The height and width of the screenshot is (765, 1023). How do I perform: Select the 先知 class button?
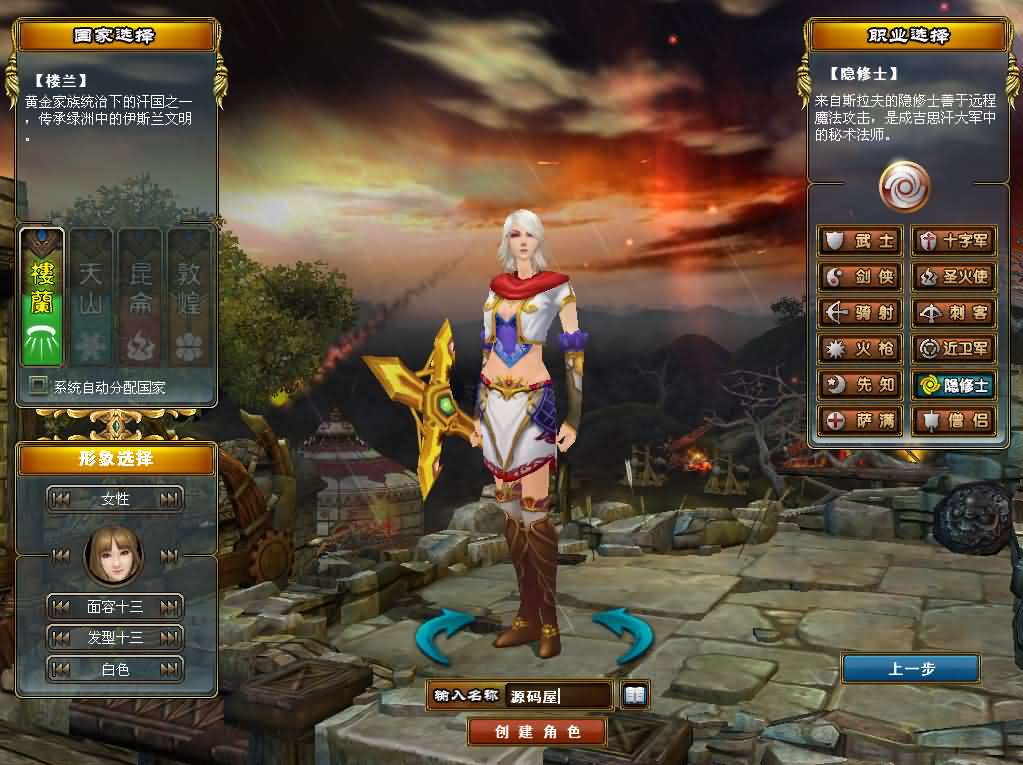click(x=860, y=385)
